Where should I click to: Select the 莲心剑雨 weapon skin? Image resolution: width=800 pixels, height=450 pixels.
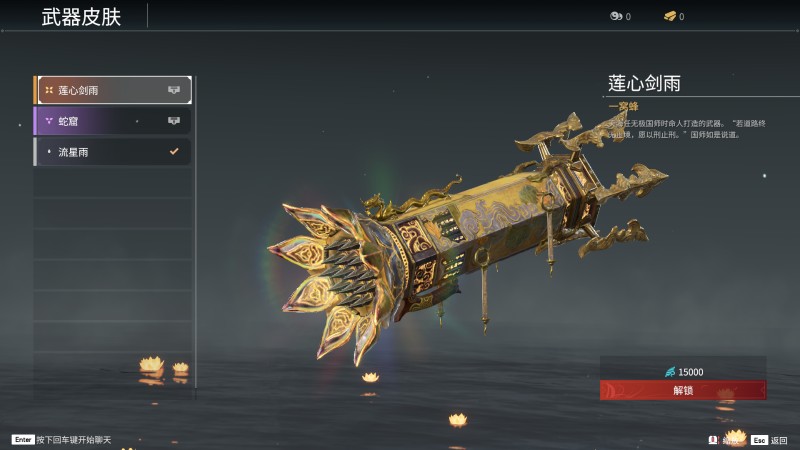point(112,90)
